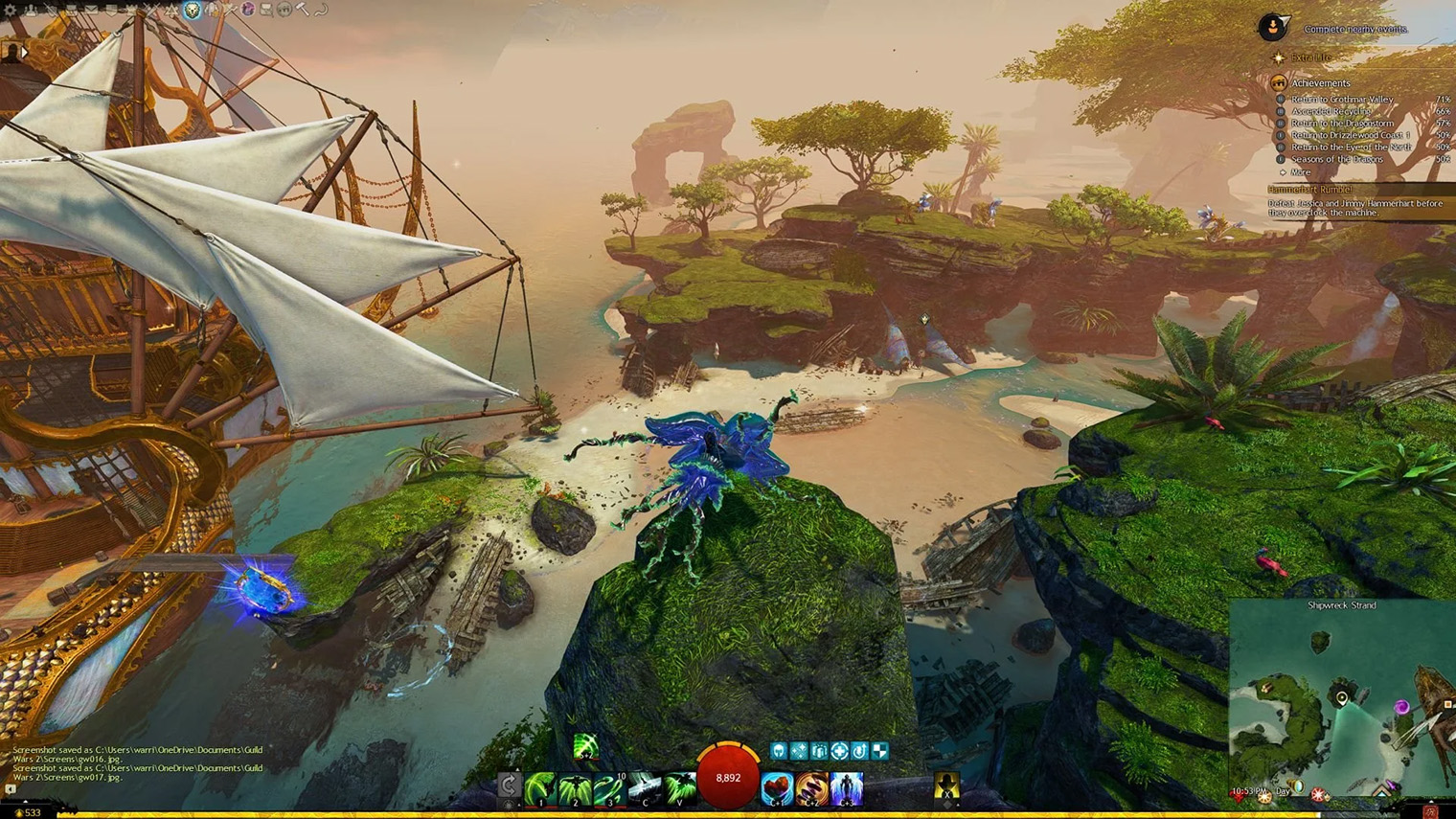
Task: Click the Return to Grothmar Valley achievement
Action: coord(1343,100)
